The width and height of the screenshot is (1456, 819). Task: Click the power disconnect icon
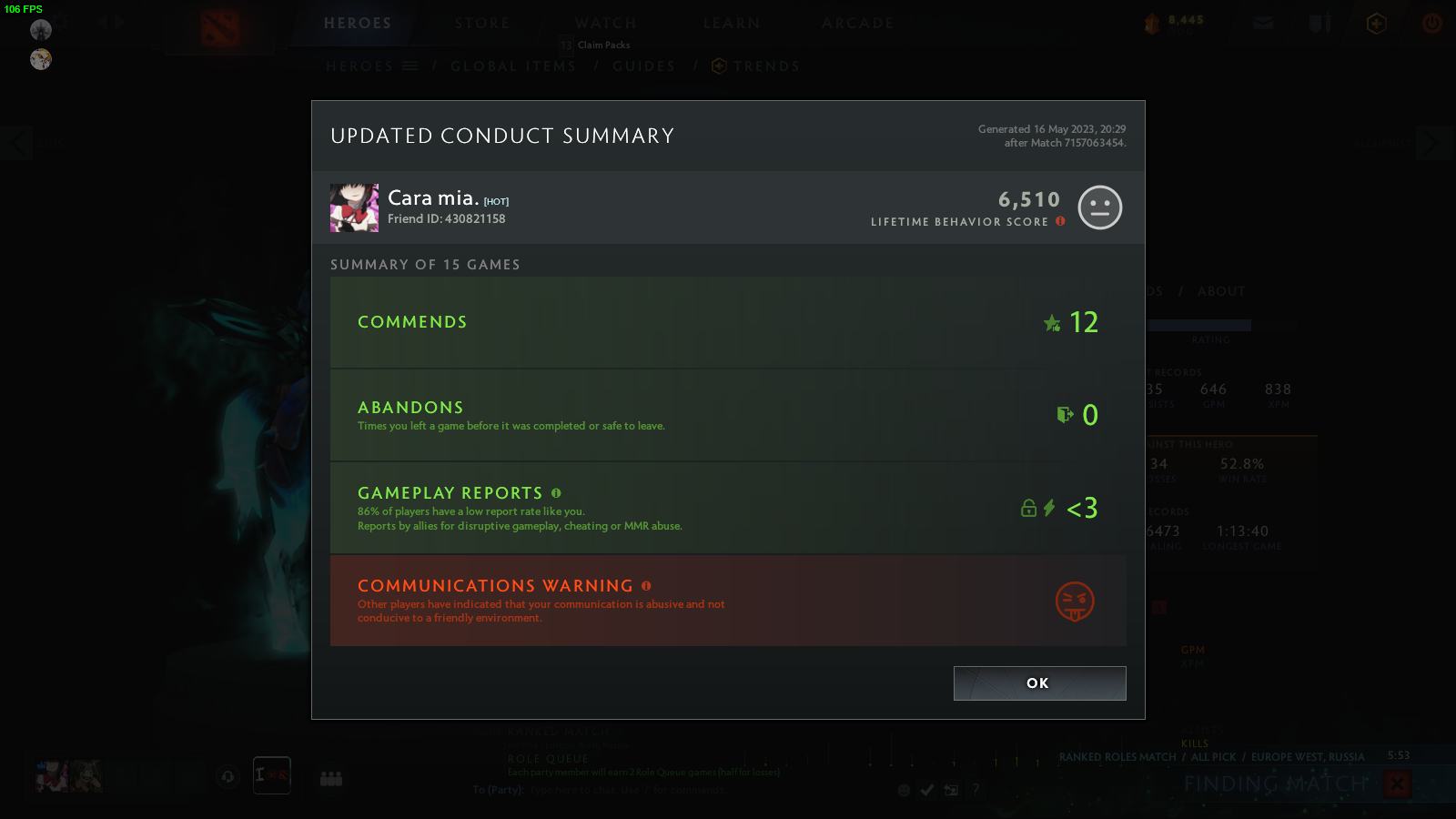coord(1431,24)
